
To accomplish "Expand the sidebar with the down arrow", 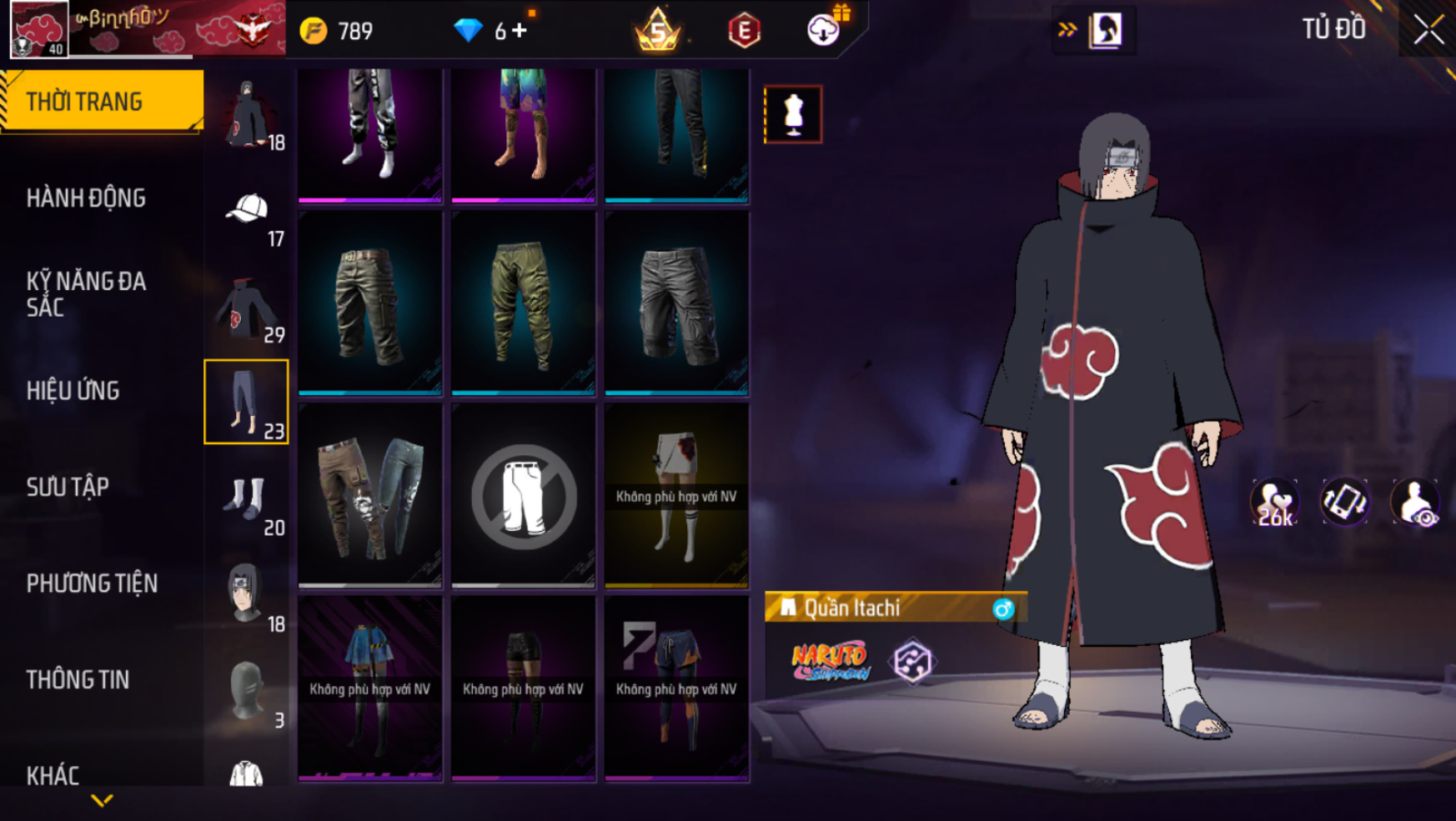I will (102, 801).
